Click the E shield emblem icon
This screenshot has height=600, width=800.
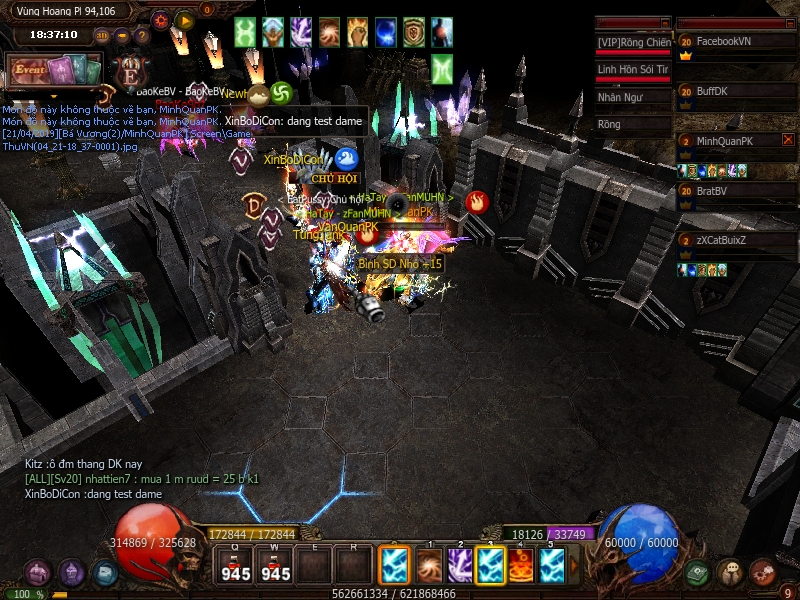[129, 72]
